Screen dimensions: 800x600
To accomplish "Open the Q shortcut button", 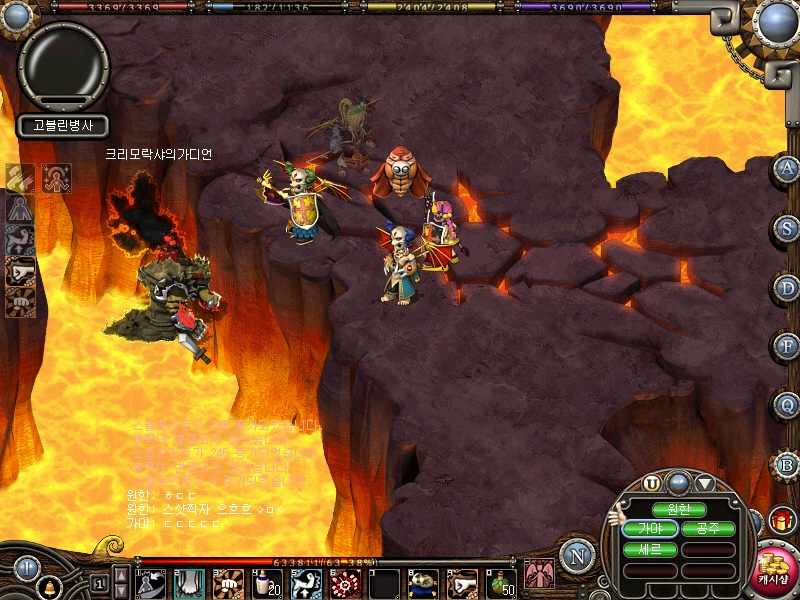I will tap(787, 405).
